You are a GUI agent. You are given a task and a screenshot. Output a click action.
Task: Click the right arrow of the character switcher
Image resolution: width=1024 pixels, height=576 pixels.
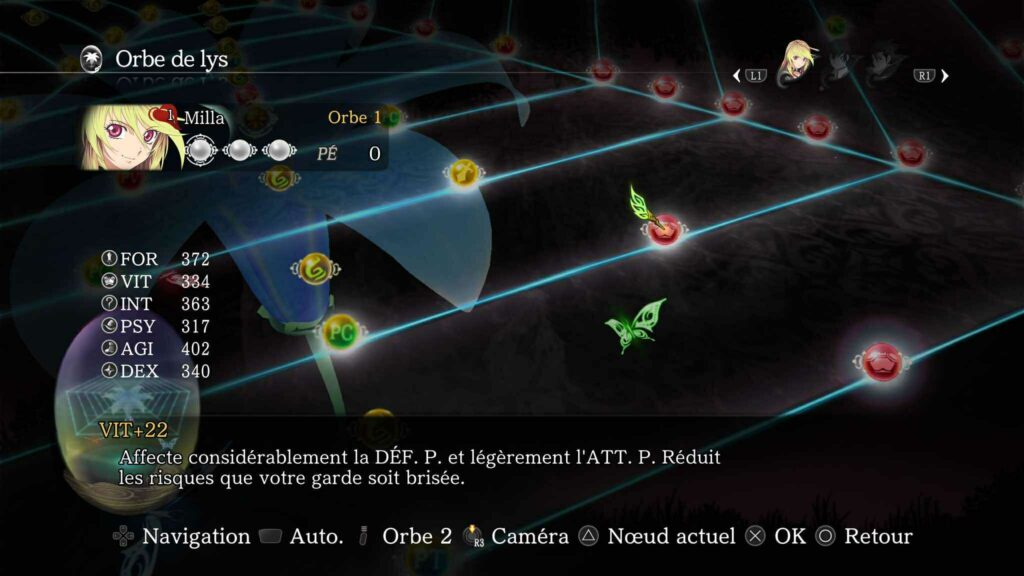coord(945,75)
